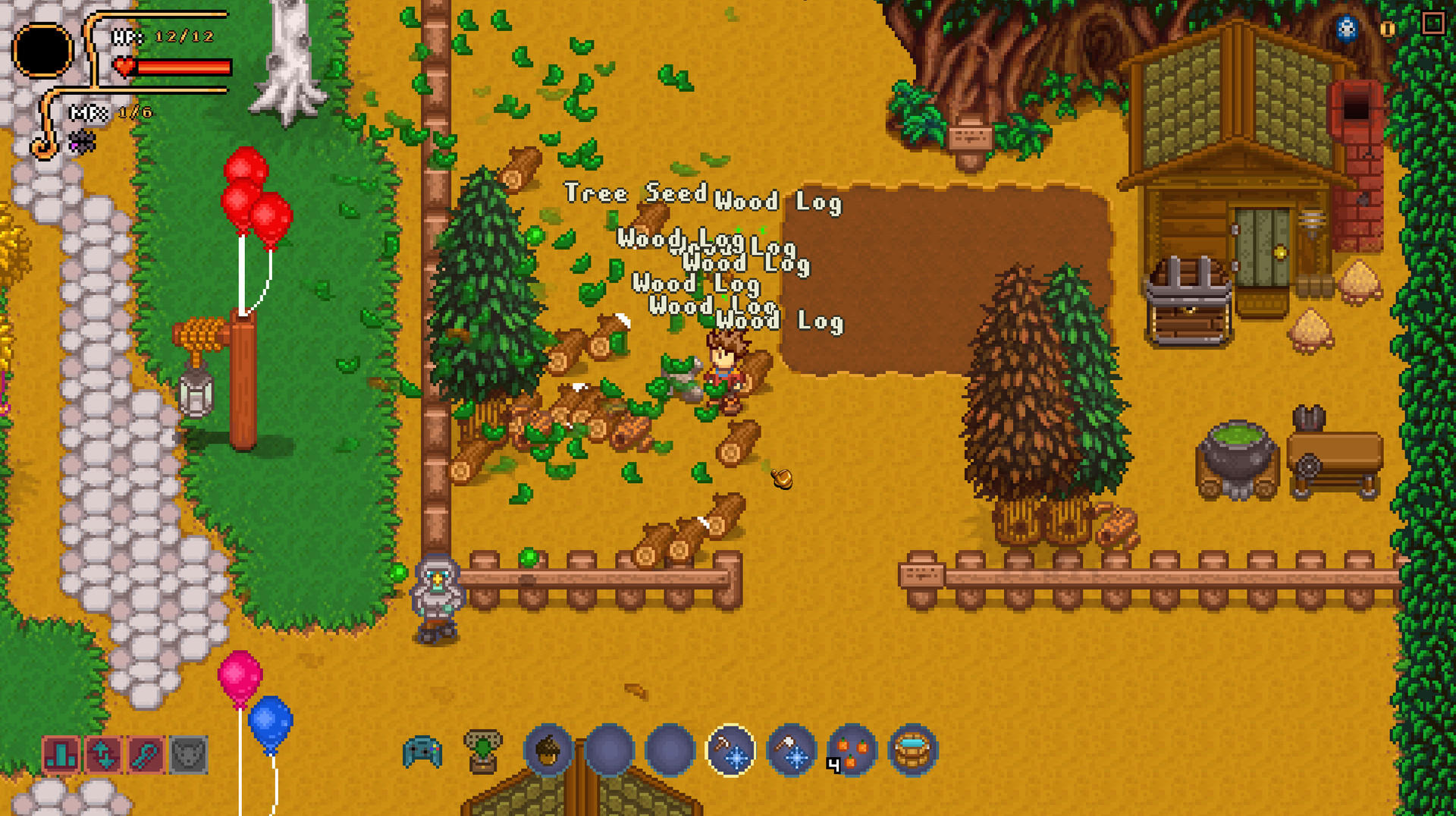Image resolution: width=1456 pixels, height=816 pixels.
Task: Click the coin counter at the top right
Action: (1388, 29)
